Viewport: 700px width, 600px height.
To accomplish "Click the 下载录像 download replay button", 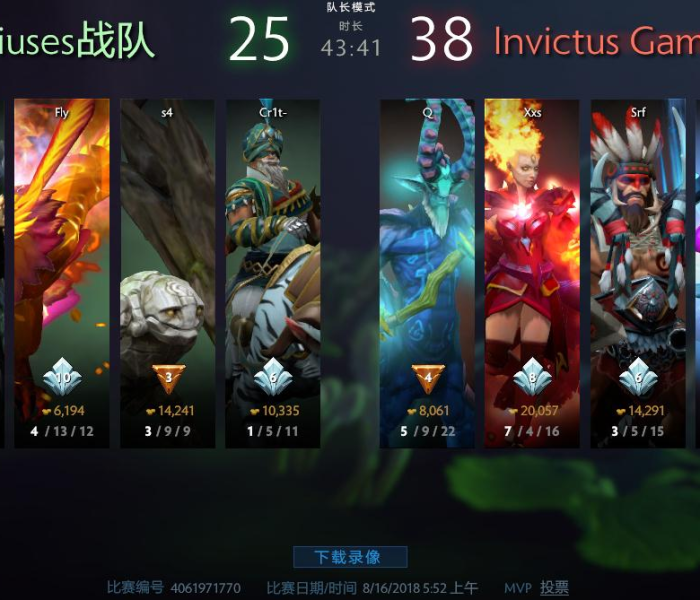I will pyautogui.click(x=350, y=557).
